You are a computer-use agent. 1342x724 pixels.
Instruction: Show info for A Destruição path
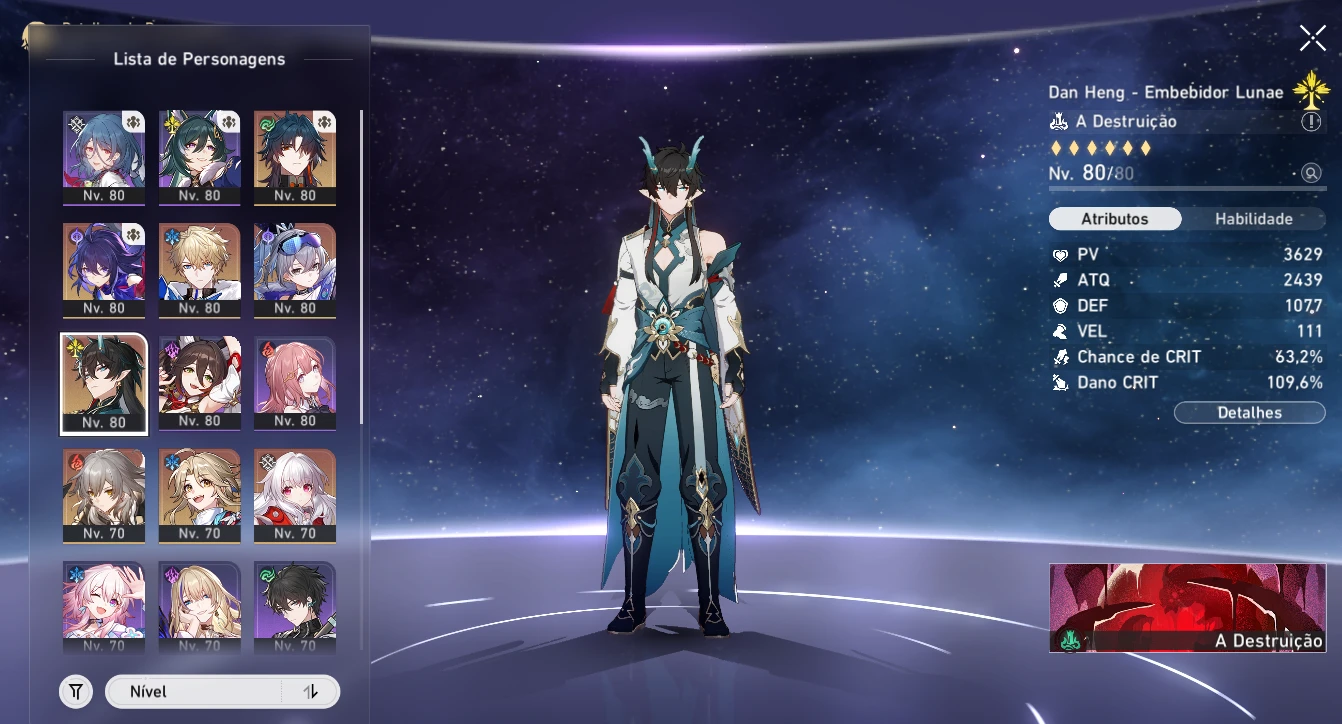click(x=1311, y=122)
